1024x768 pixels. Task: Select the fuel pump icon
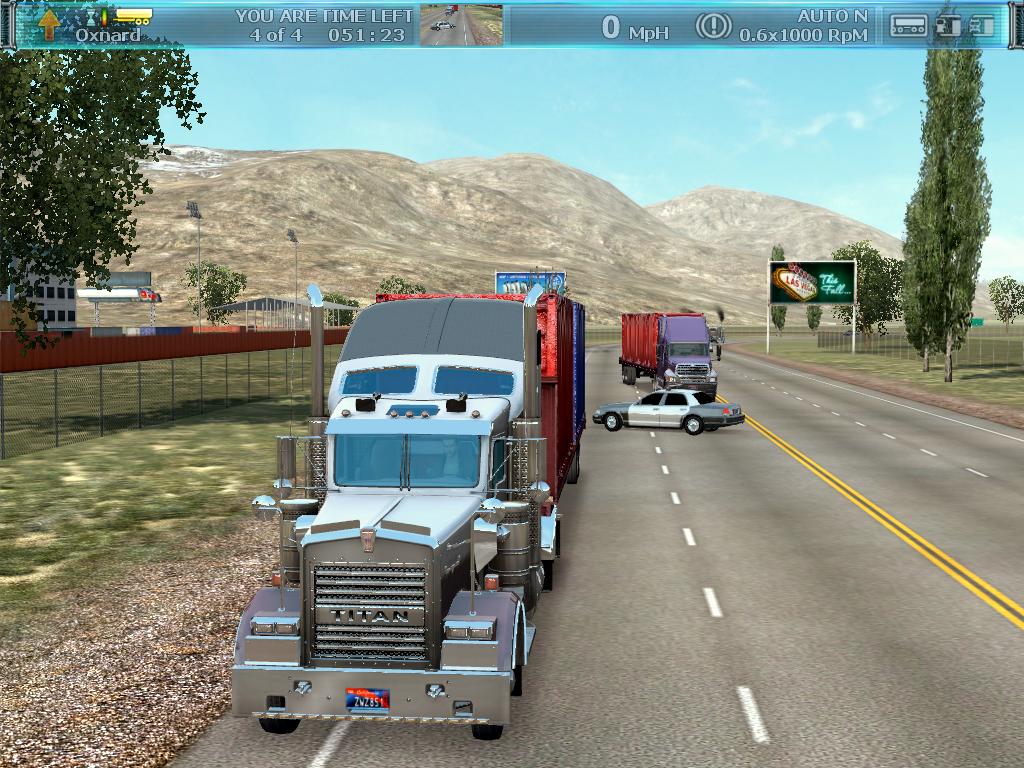pos(946,26)
